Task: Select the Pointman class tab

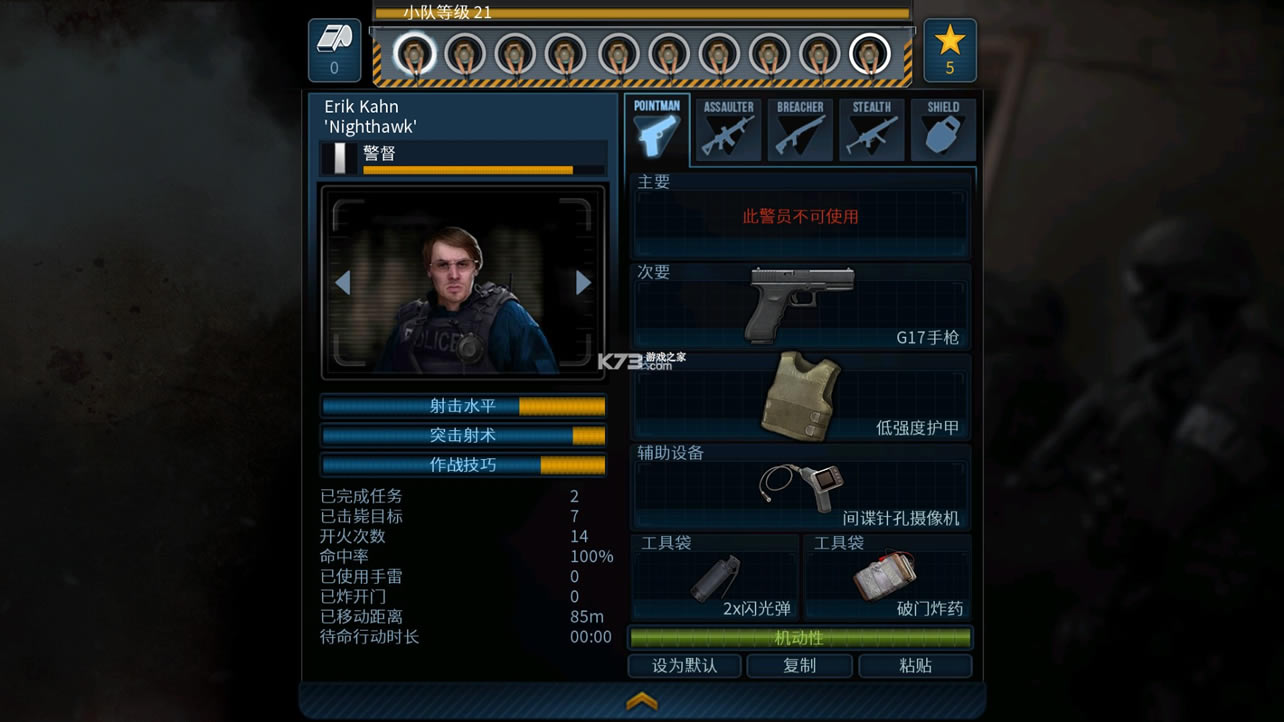Action: (657, 130)
